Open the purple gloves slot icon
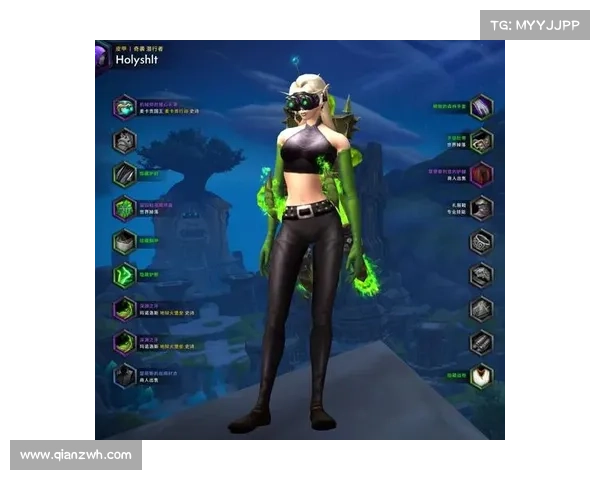600x480 pixels. [482, 107]
